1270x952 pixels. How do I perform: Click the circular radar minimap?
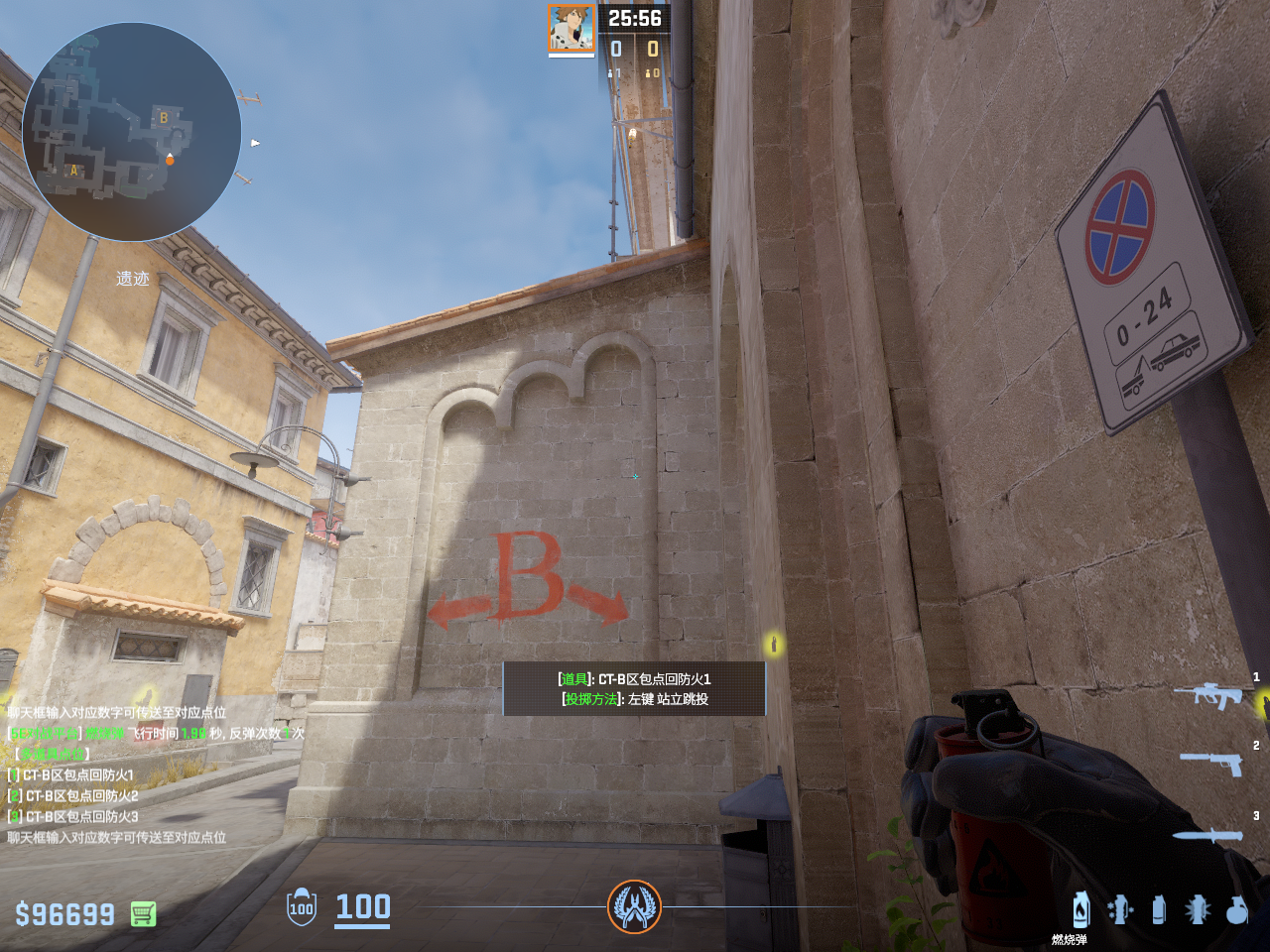131,132
